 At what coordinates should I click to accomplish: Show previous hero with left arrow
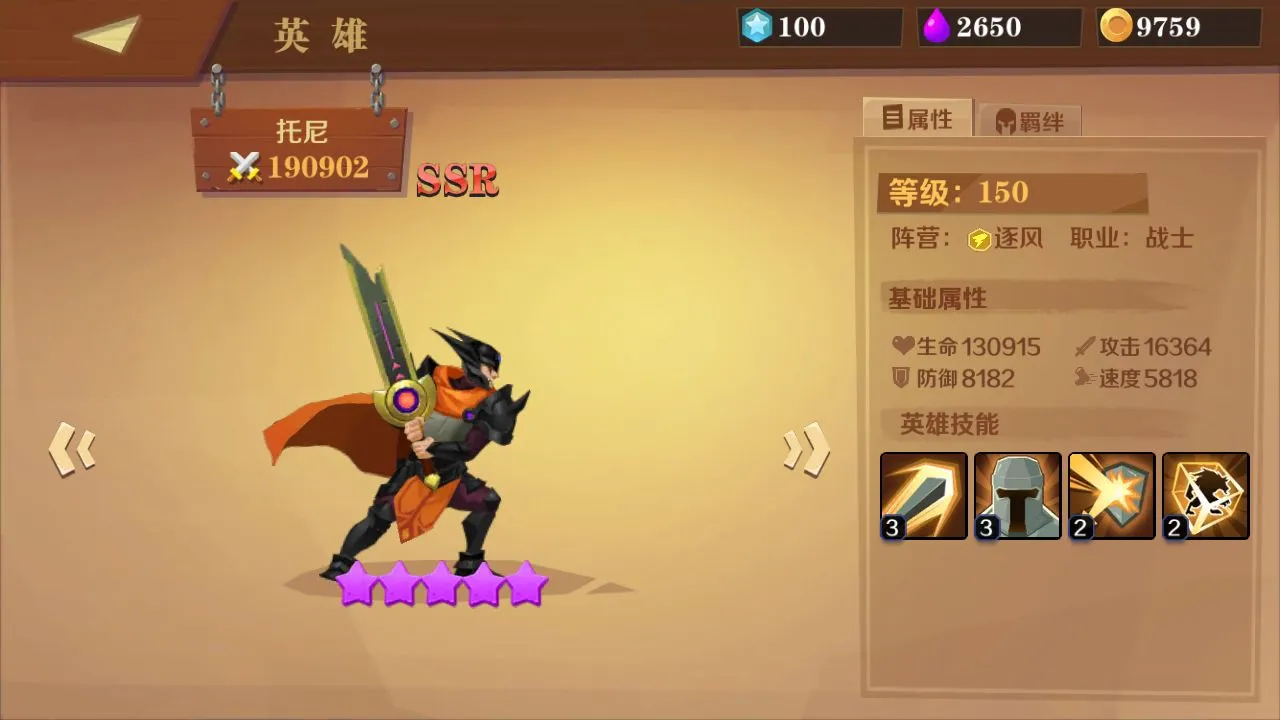[70, 450]
